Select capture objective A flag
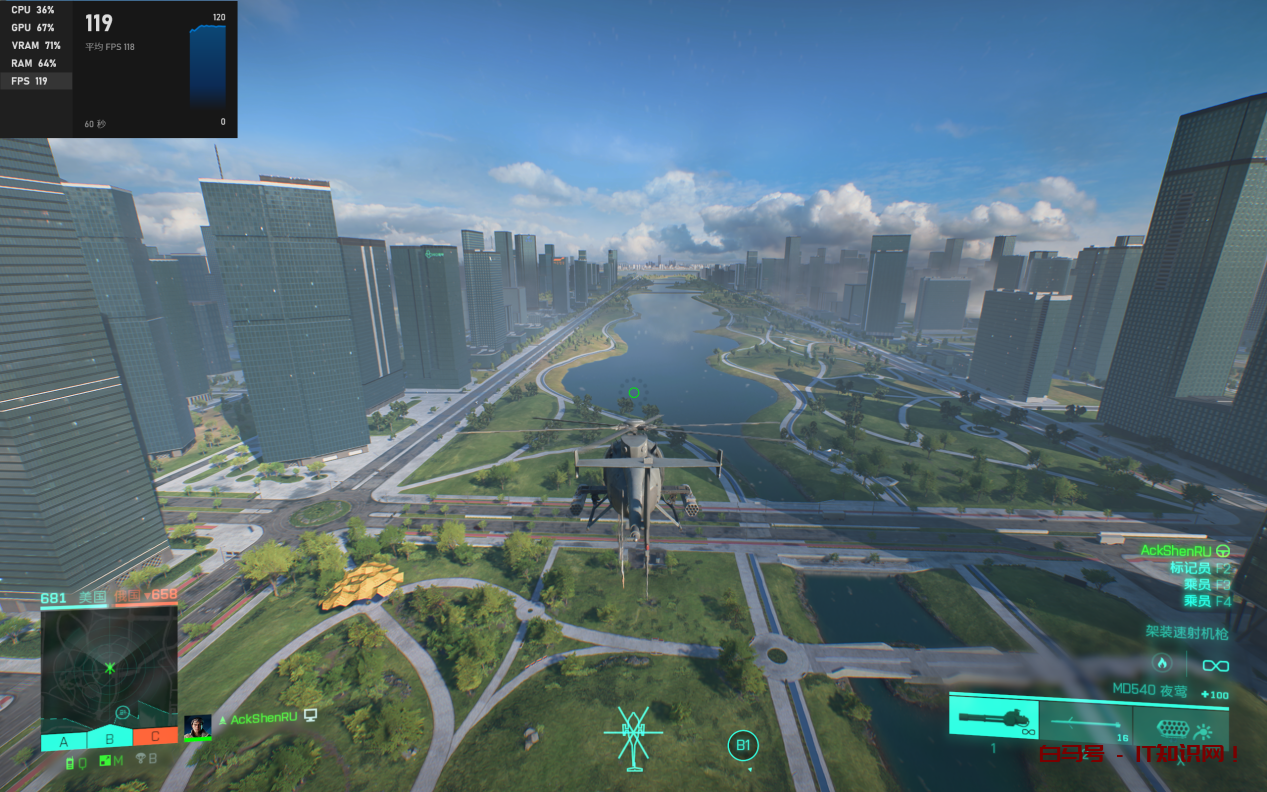Image resolution: width=1267 pixels, height=792 pixels. click(x=64, y=741)
